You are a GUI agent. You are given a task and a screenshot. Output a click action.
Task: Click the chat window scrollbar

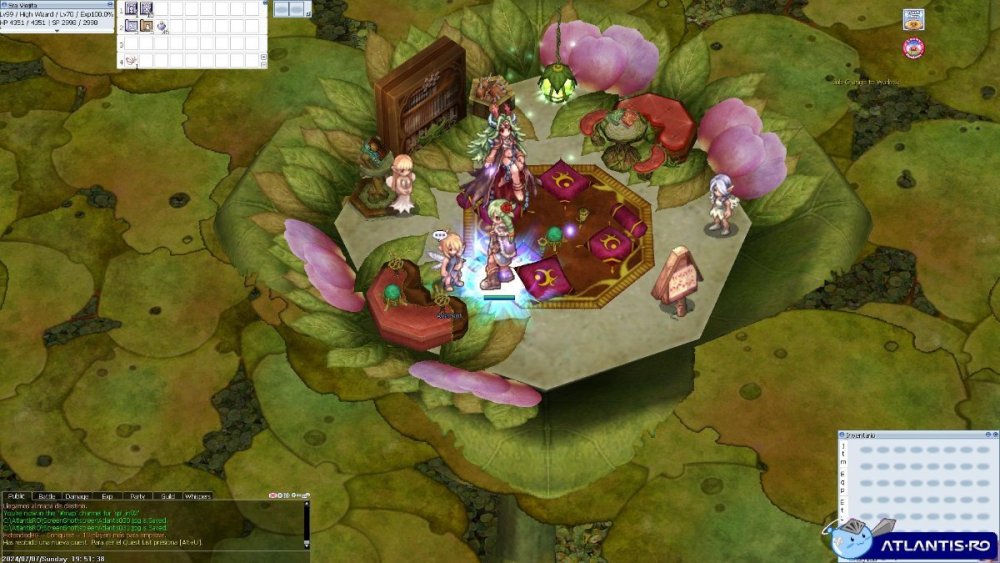point(307,522)
